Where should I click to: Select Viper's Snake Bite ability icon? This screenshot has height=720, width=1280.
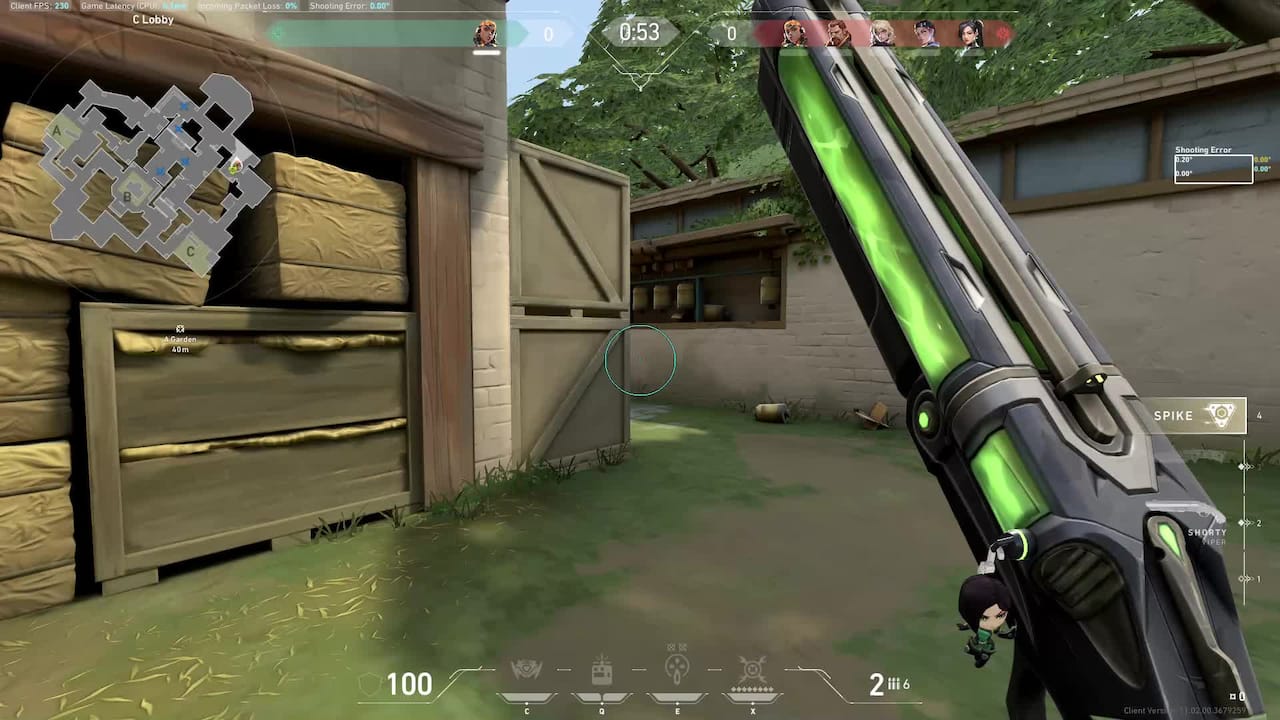[x=528, y=672]
